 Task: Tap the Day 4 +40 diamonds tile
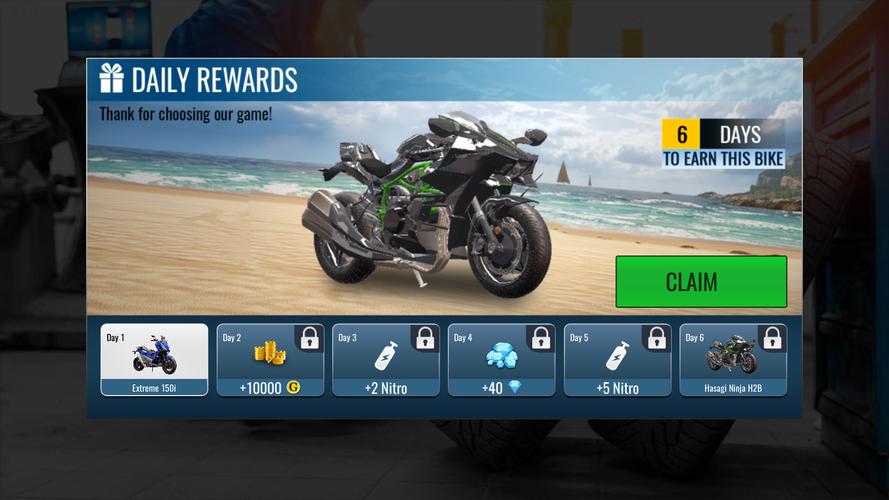[x=501, y=360]
